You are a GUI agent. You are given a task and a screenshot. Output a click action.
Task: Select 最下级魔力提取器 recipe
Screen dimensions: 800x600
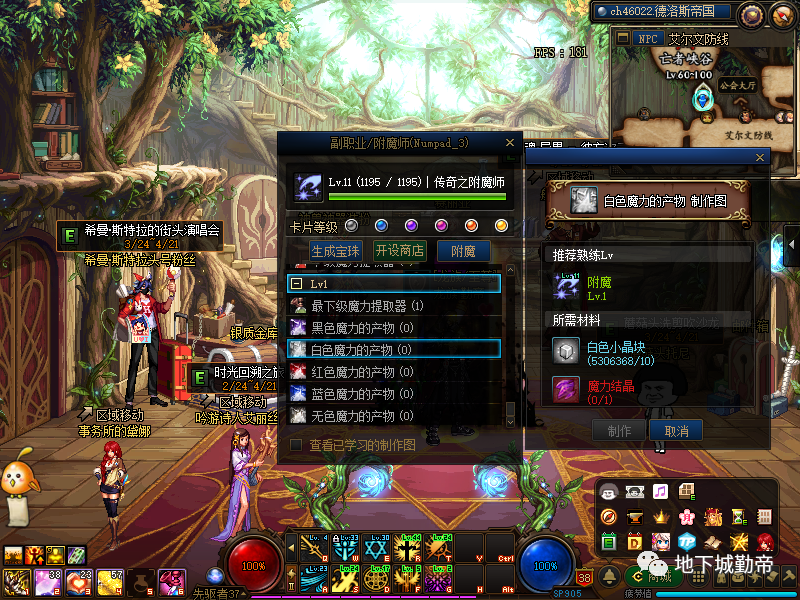tap(367, 306)
